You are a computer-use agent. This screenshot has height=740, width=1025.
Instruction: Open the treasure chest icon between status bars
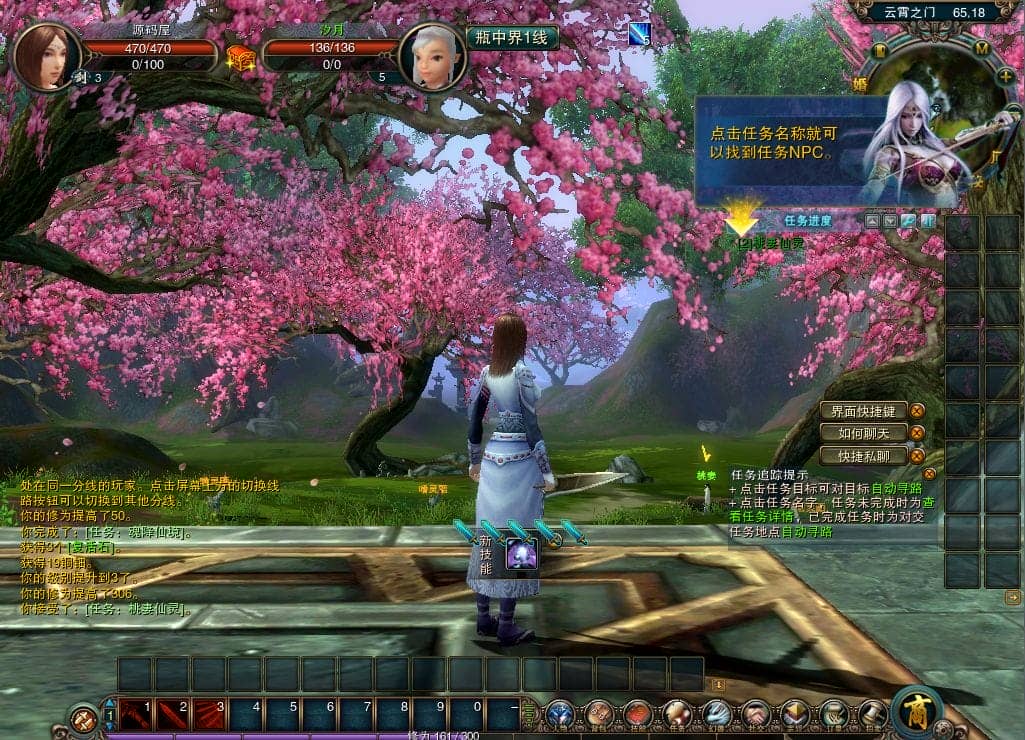pyautogui.click(x=241, y=57)
